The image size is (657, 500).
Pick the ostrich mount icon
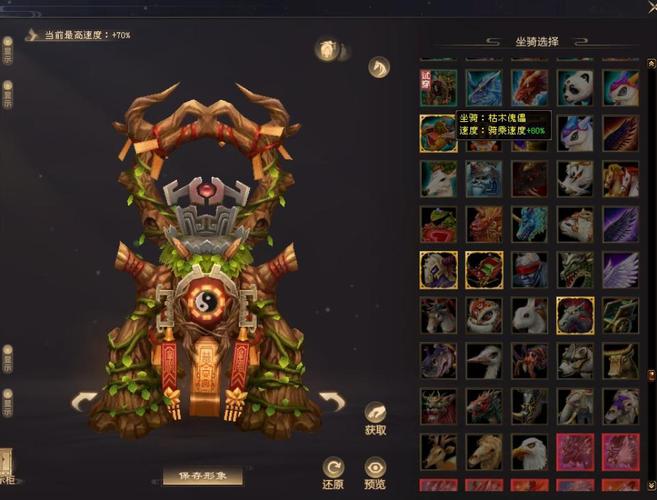(x=484, y=361)
